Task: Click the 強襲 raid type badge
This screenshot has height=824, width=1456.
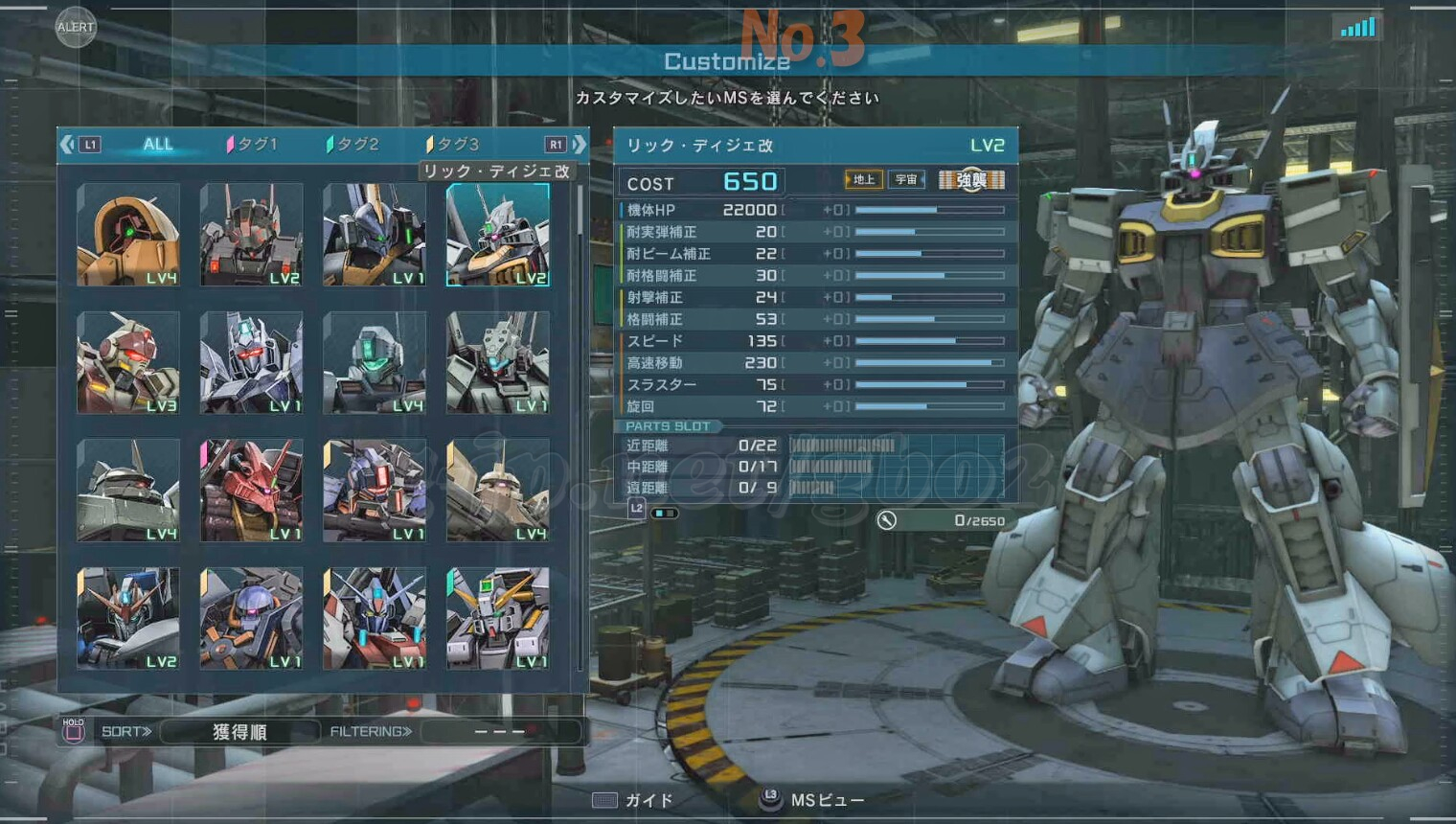Action: click(971, 179)
